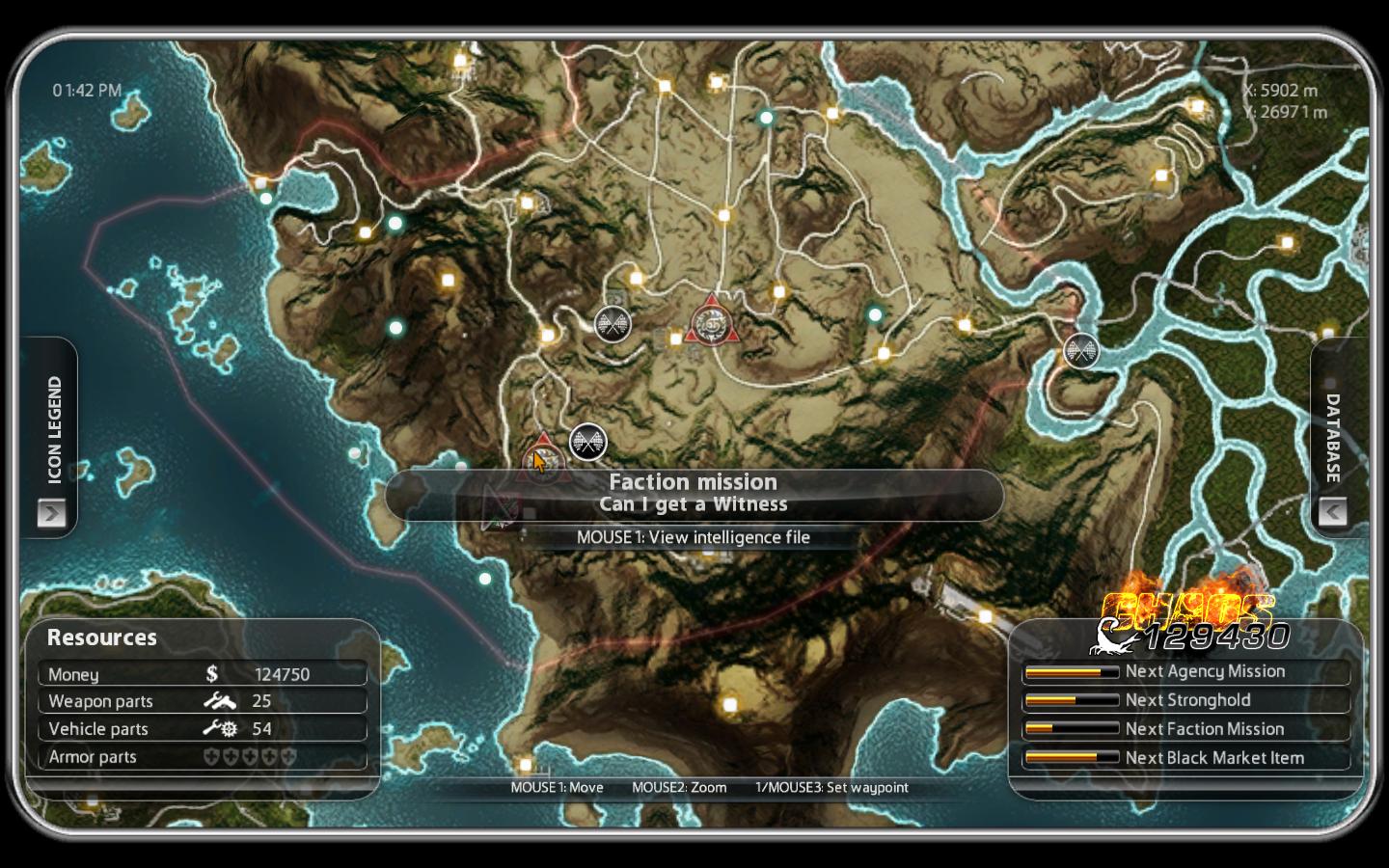Image resolution: width=1389 pixels, height=868 pixels.
Task: Select the highlighted faction mission marker under the cursor
Action: coord(544,460)
